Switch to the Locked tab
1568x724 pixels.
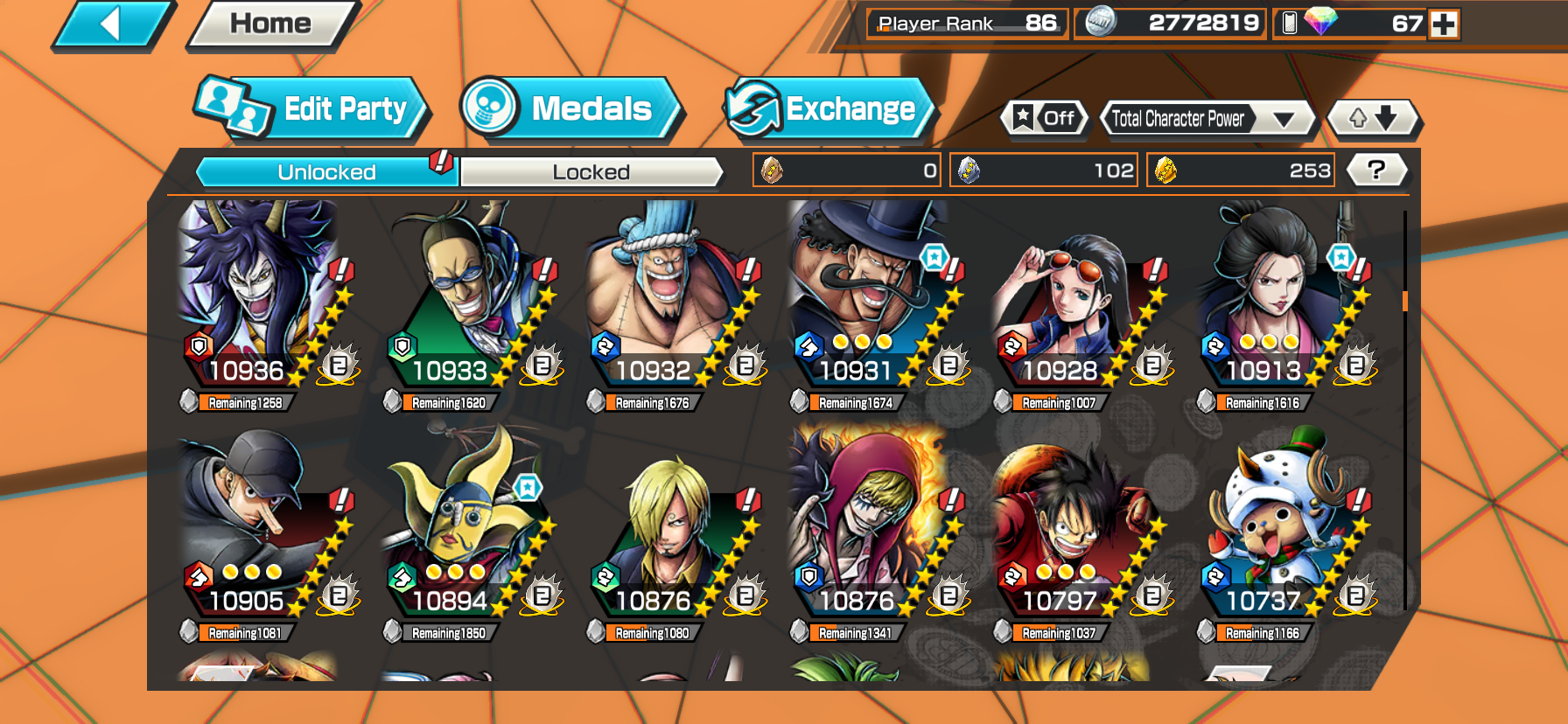tap(591, 172)
